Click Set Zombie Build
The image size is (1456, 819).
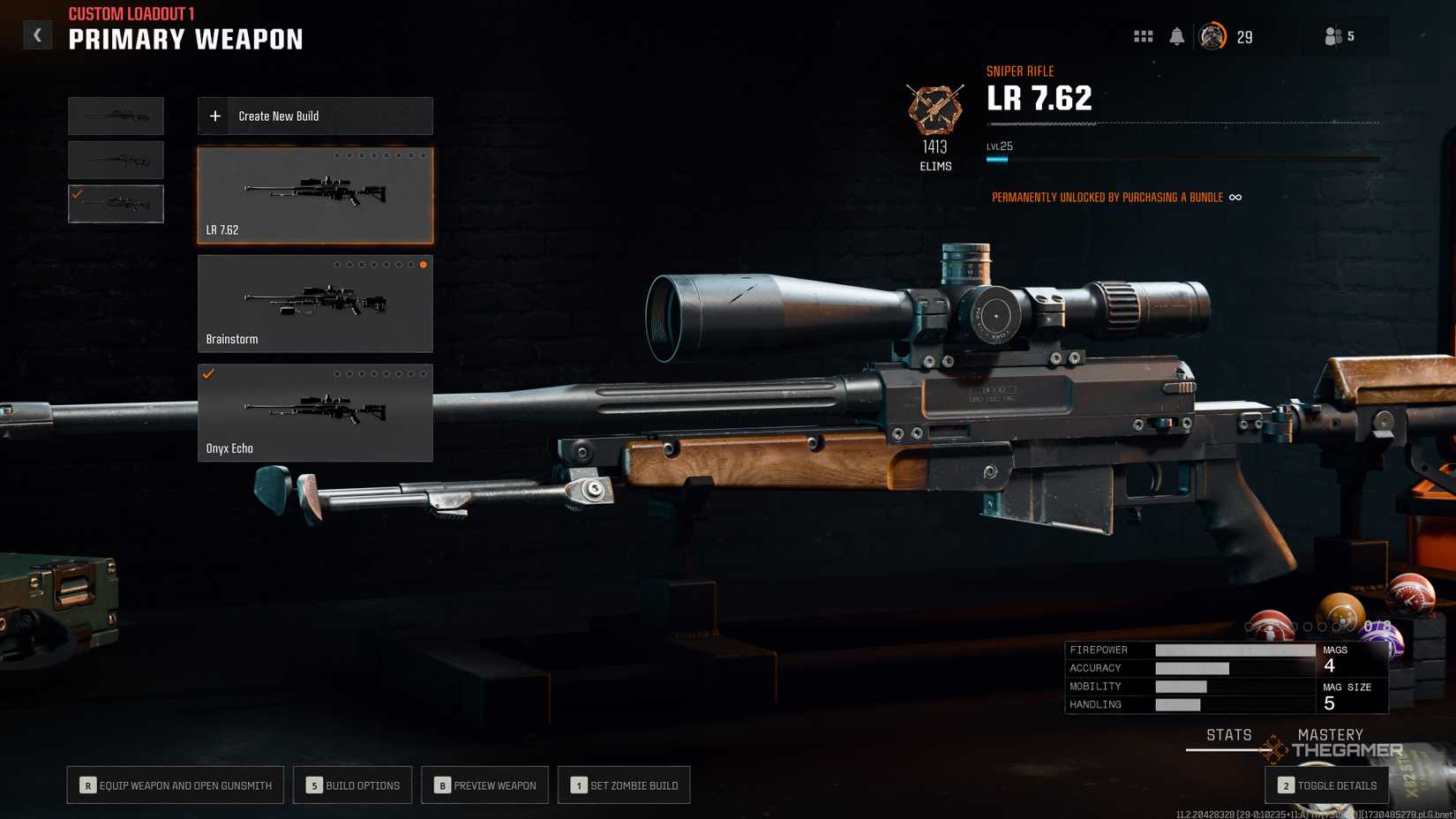coord(624,785)
